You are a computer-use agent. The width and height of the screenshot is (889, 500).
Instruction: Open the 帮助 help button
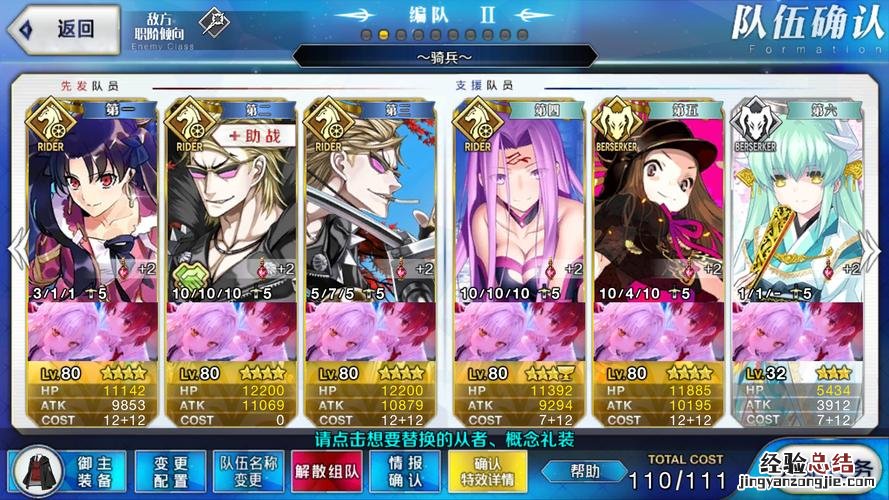[584, 471]
